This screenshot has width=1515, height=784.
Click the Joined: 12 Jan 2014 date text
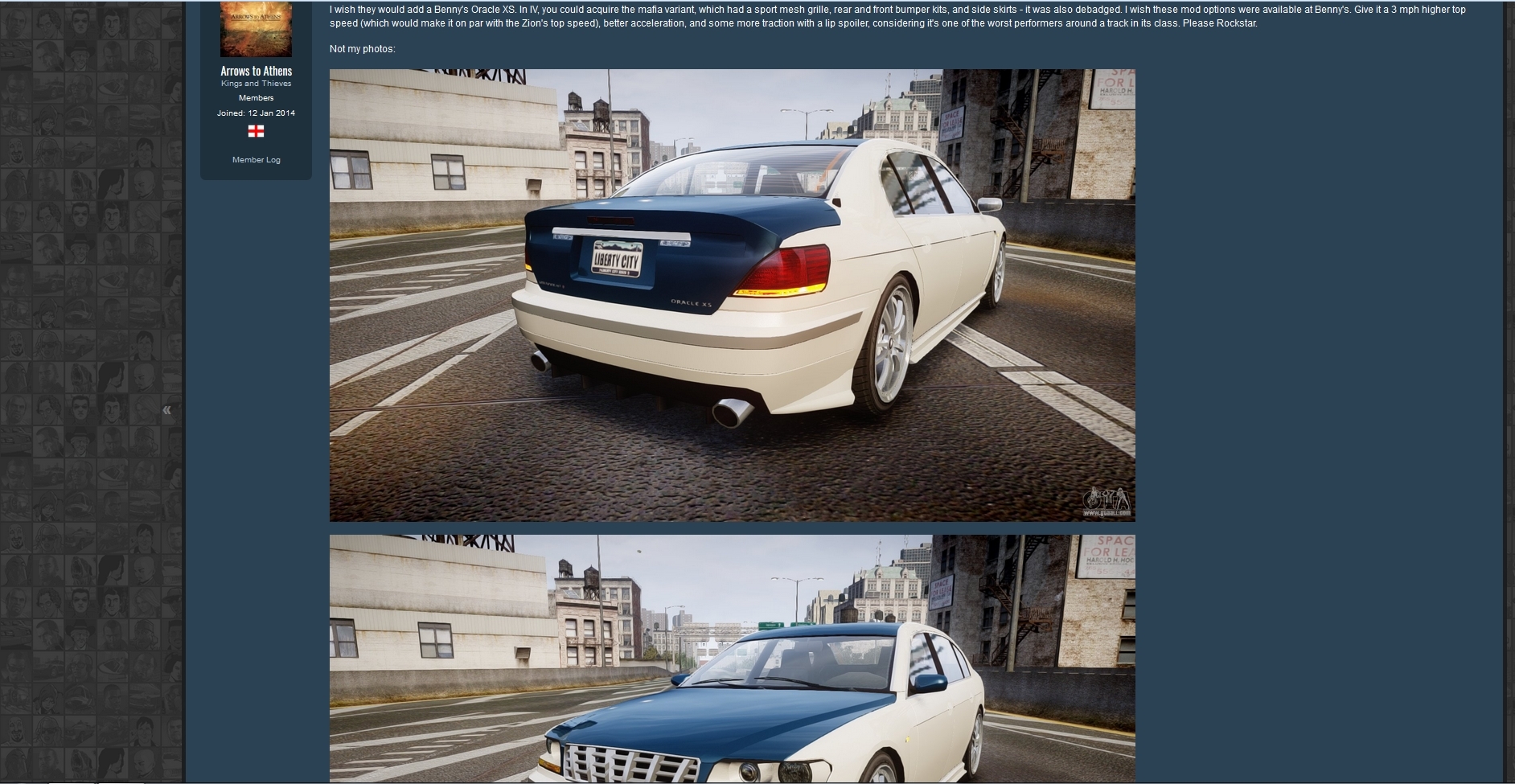(256, 113)
